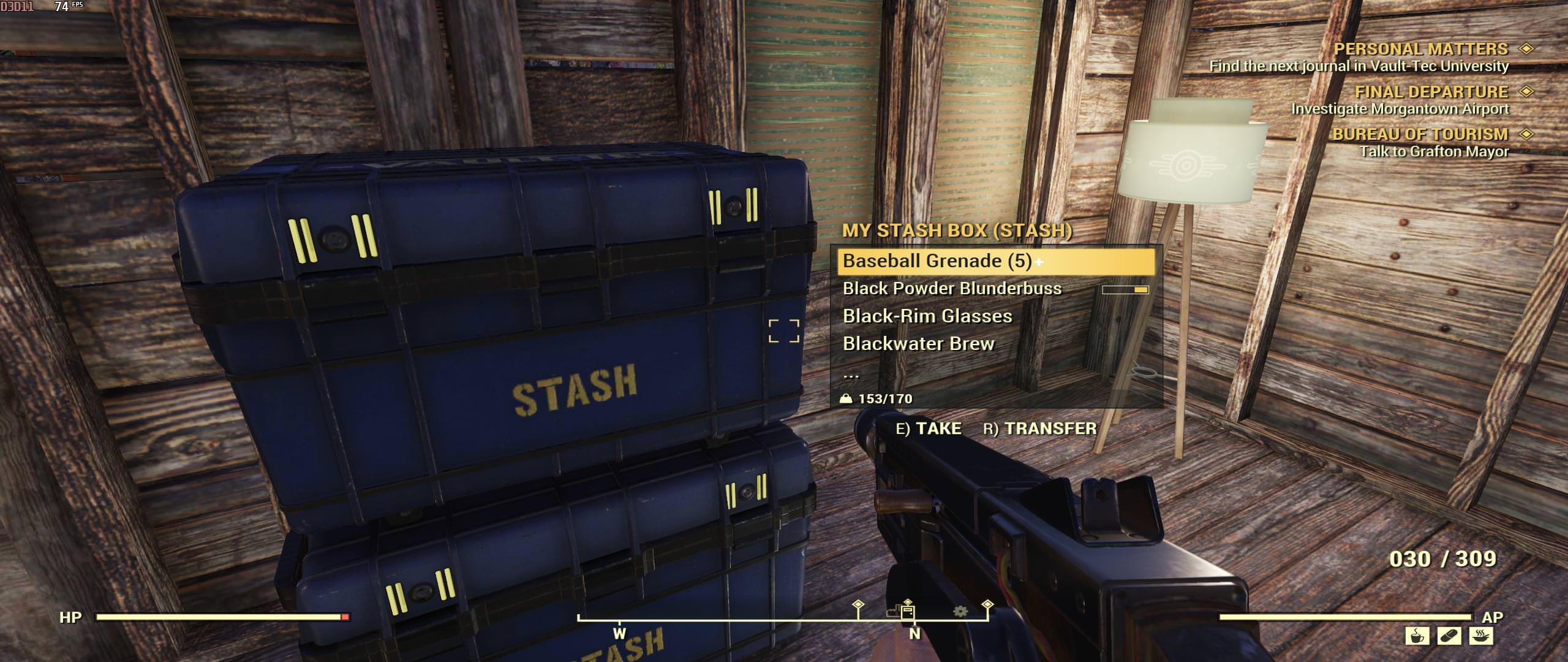Click the bandage status icon
This screenshot has width=1568, height=662.
1449,636
